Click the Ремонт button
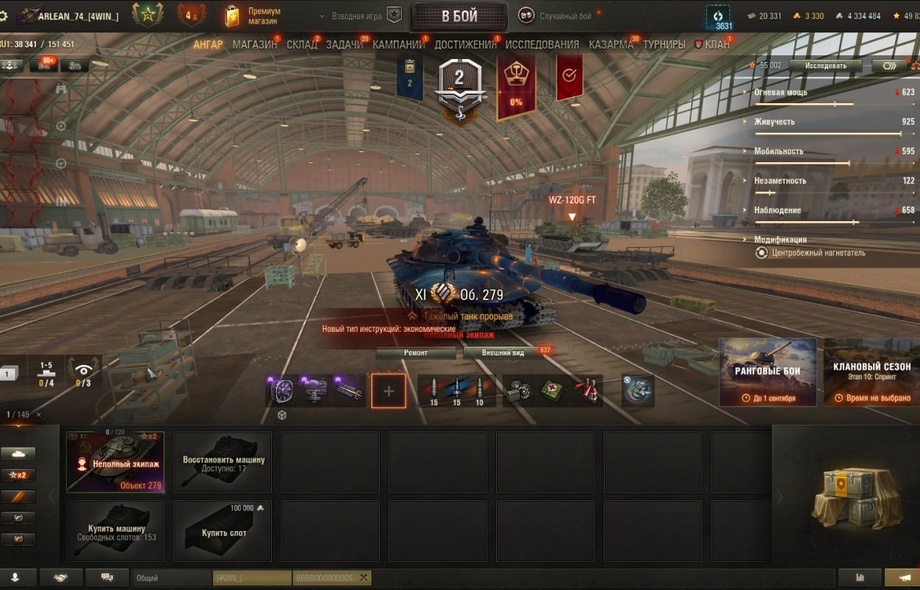Image resolution: width=920 pixels, height=590 pixels. [416, 353]
